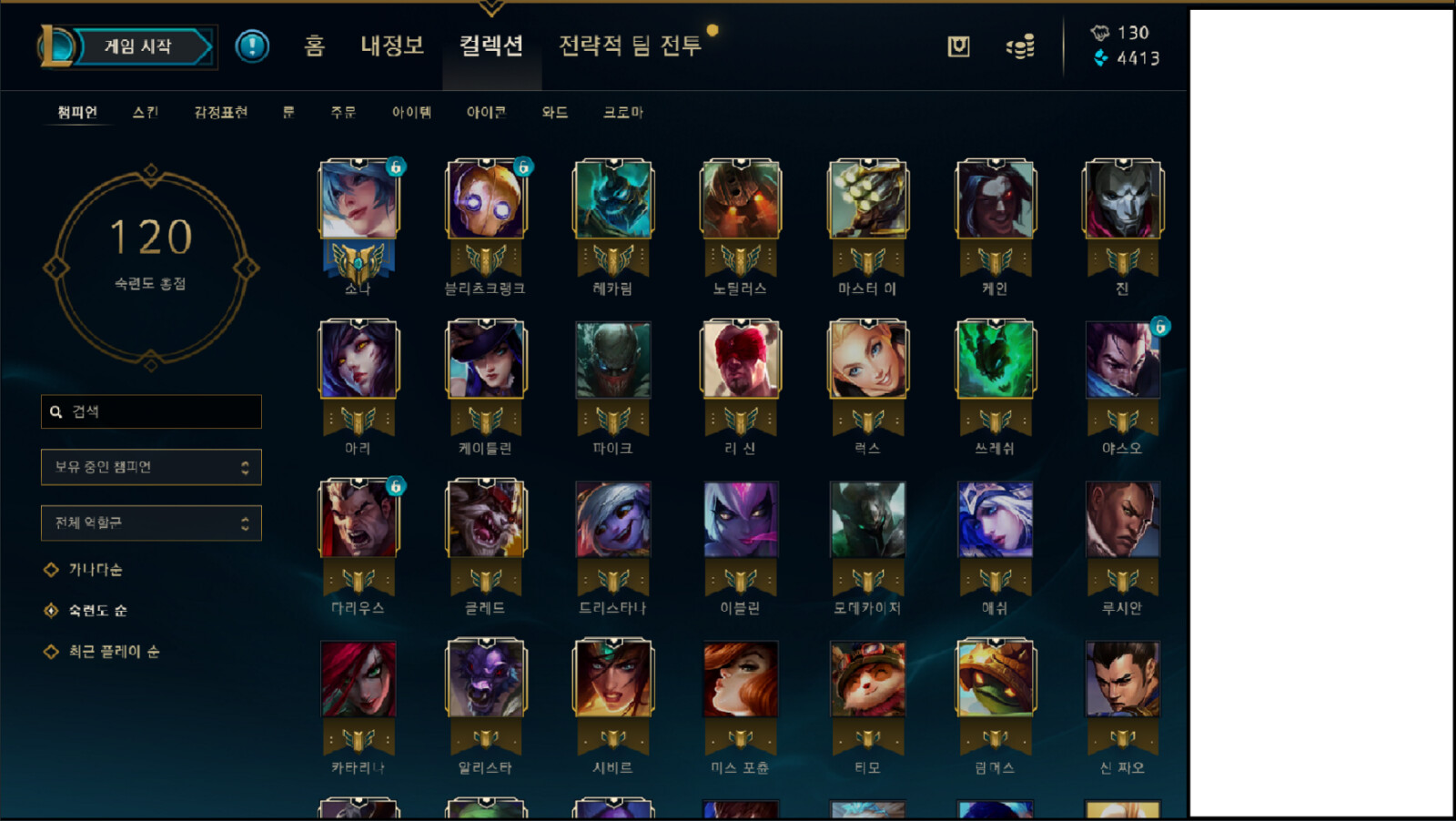Click Sona's mastery level 6 badge
Image resolution: width=1456 pixels, height=821 pixels.
[395, 168]
